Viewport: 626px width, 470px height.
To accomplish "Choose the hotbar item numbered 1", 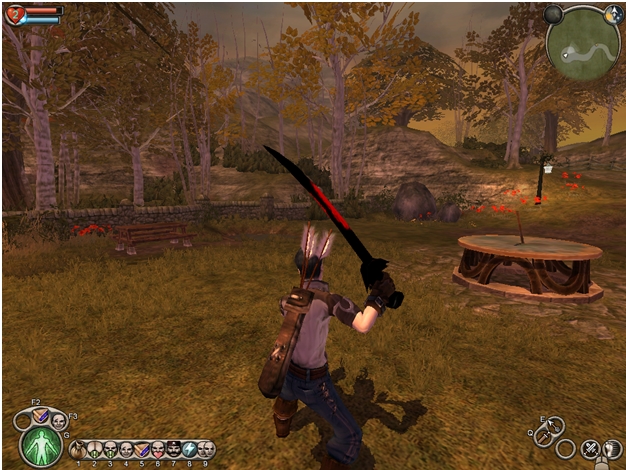I will [78, 449].
